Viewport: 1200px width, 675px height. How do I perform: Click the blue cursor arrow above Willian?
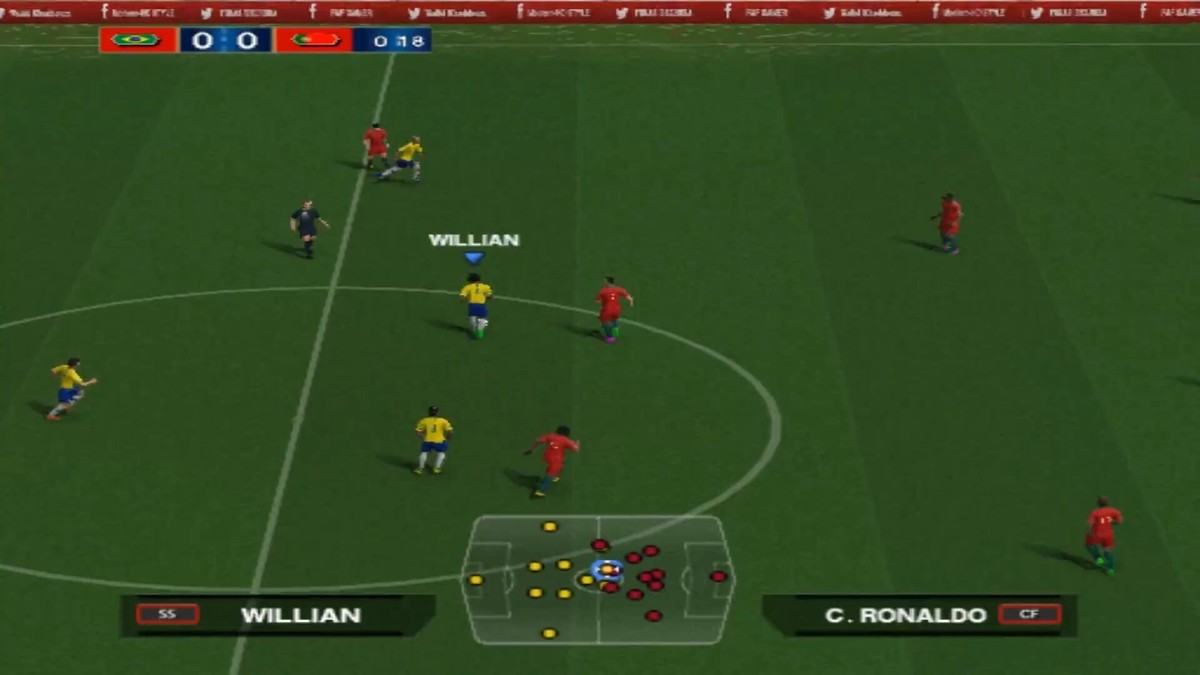coord(474,258)
